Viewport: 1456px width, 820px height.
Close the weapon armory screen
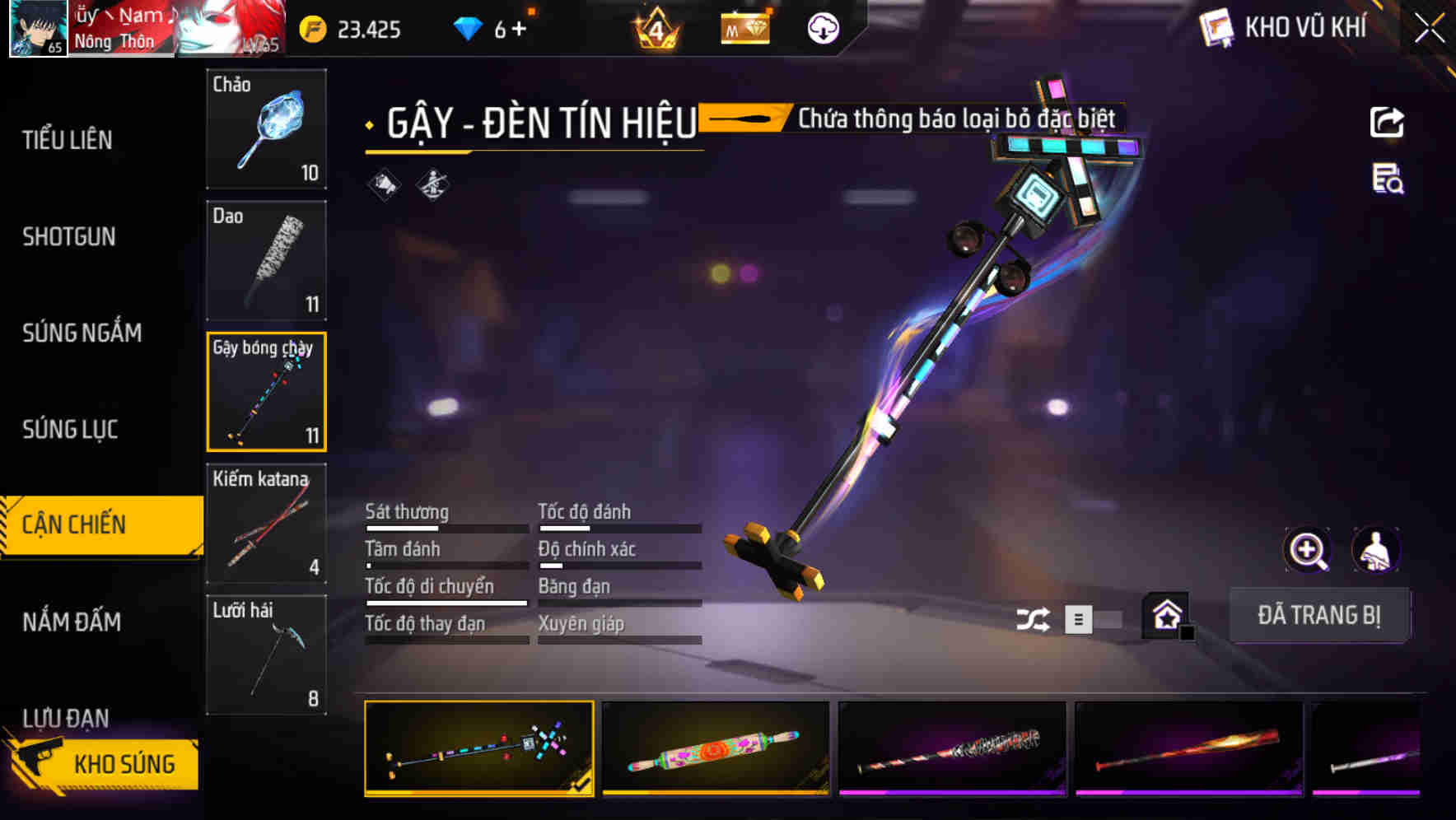pos(1429,29)
